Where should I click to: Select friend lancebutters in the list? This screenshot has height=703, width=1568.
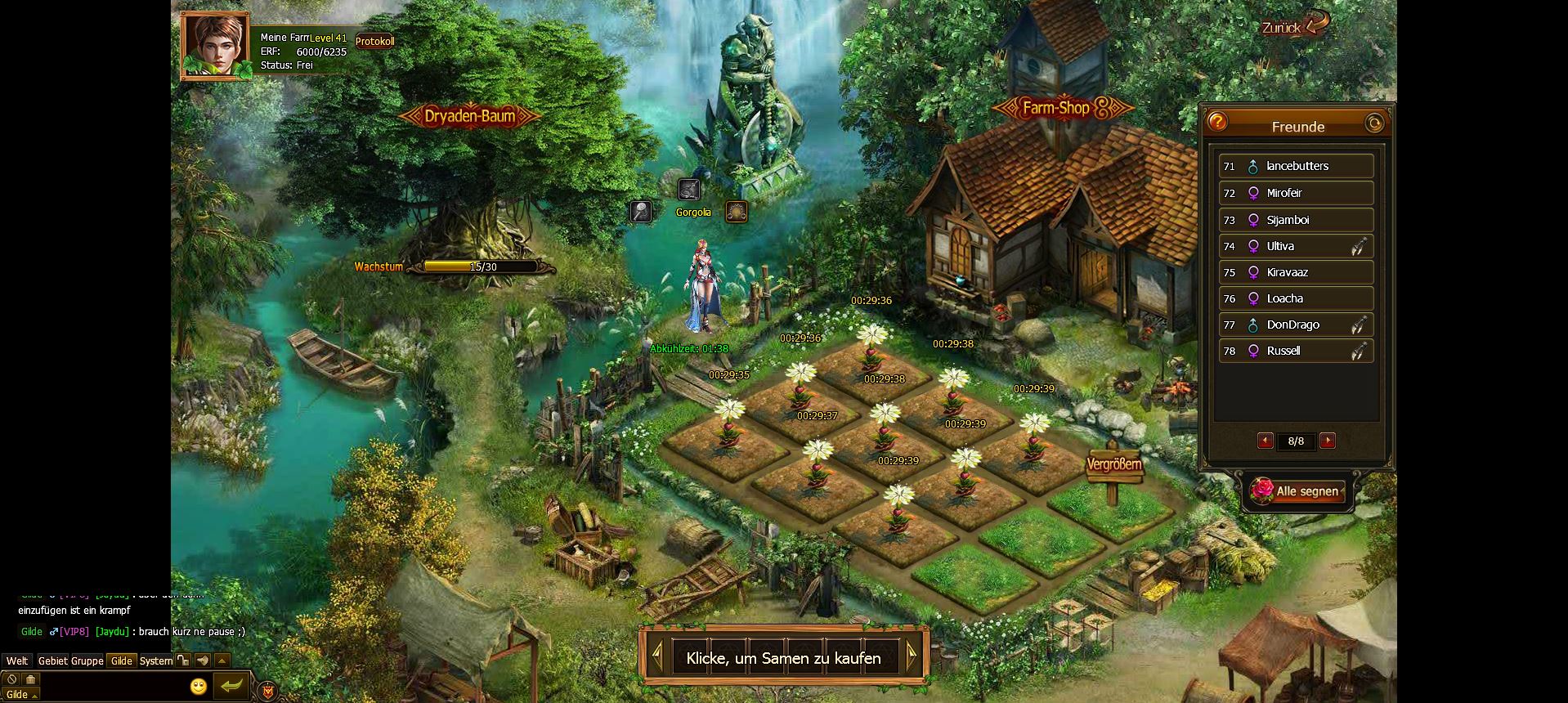[x=1296, y=166]
